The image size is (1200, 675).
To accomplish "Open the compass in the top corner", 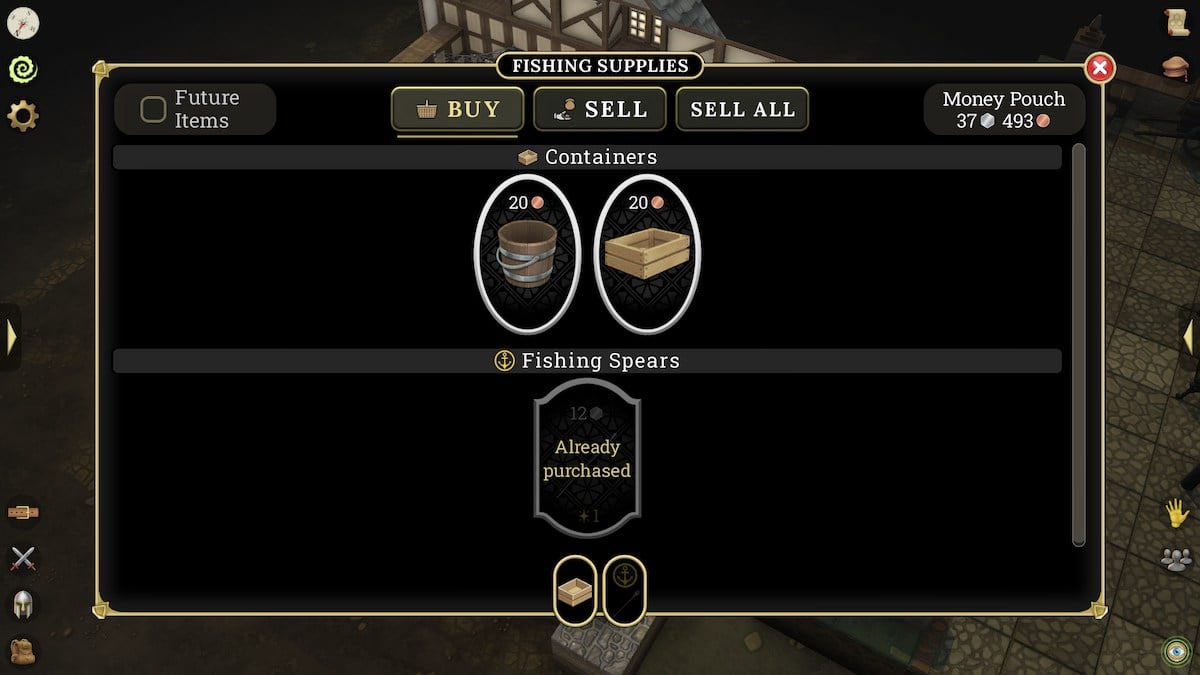I will pyautogui.click(x=22, y=22).
